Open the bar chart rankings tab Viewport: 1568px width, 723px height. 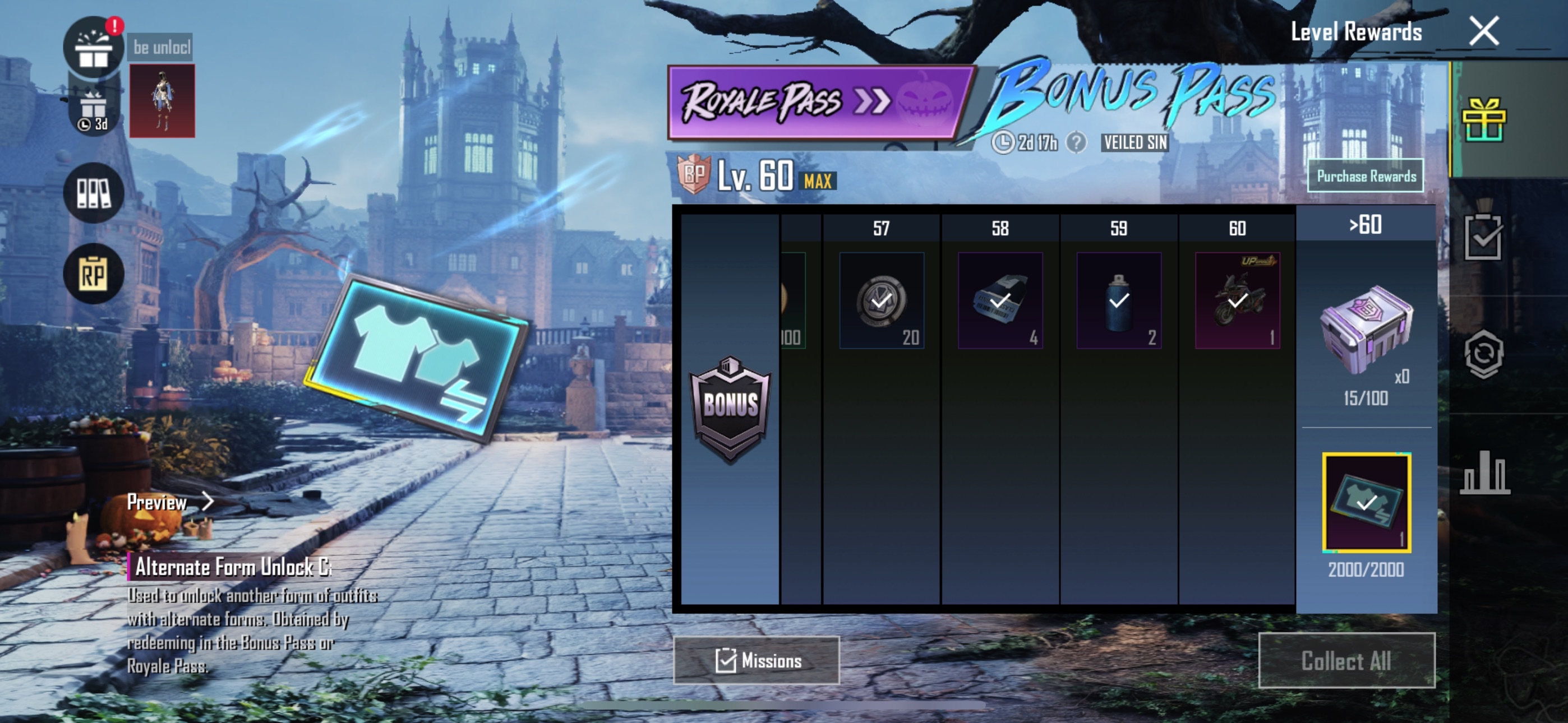point(1483,472)
